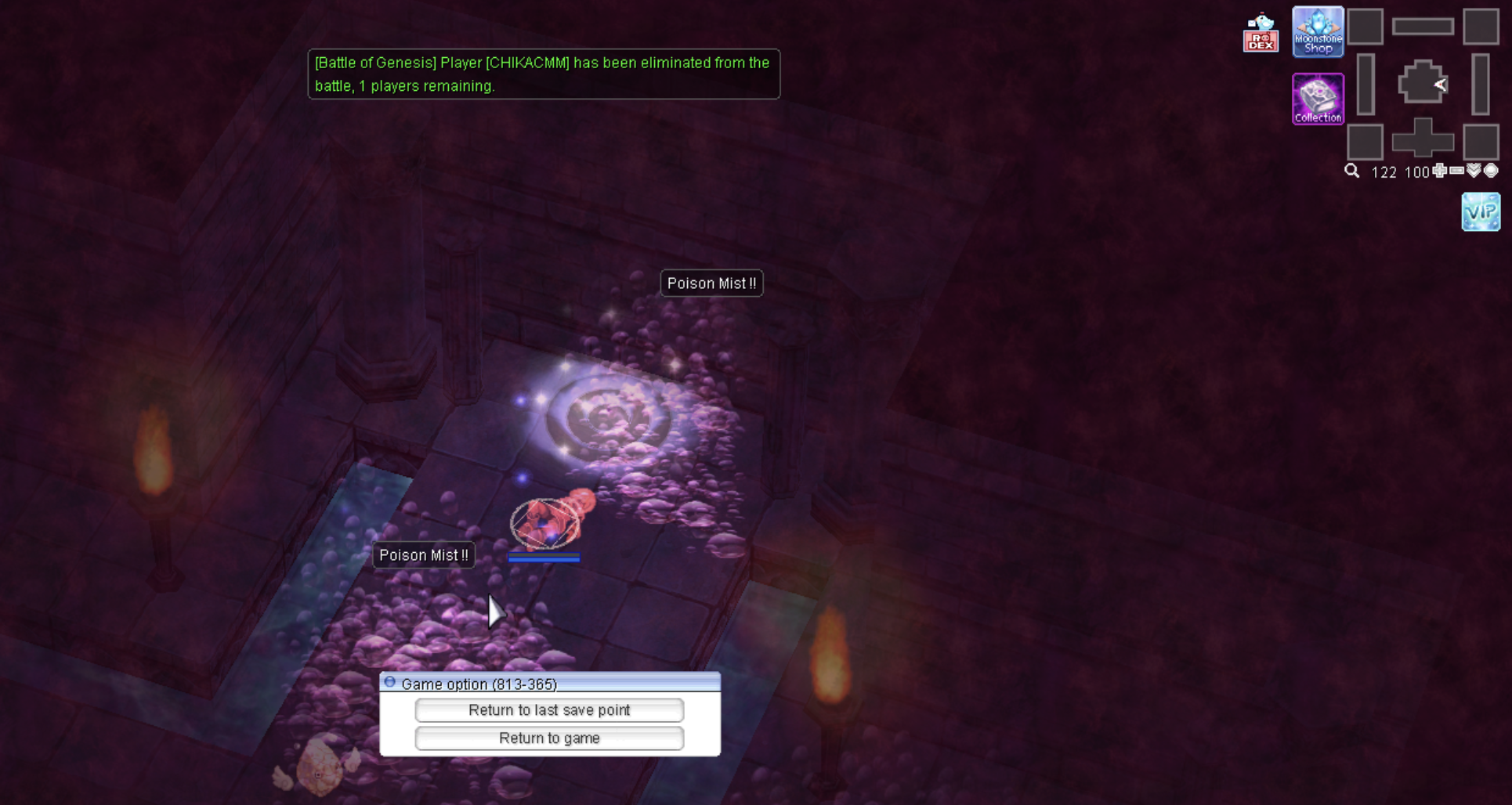This screenshot has height=805, width=1512.
Task: Click the minimap magnifying glass search icon
Action: (x=1352, y=171)
